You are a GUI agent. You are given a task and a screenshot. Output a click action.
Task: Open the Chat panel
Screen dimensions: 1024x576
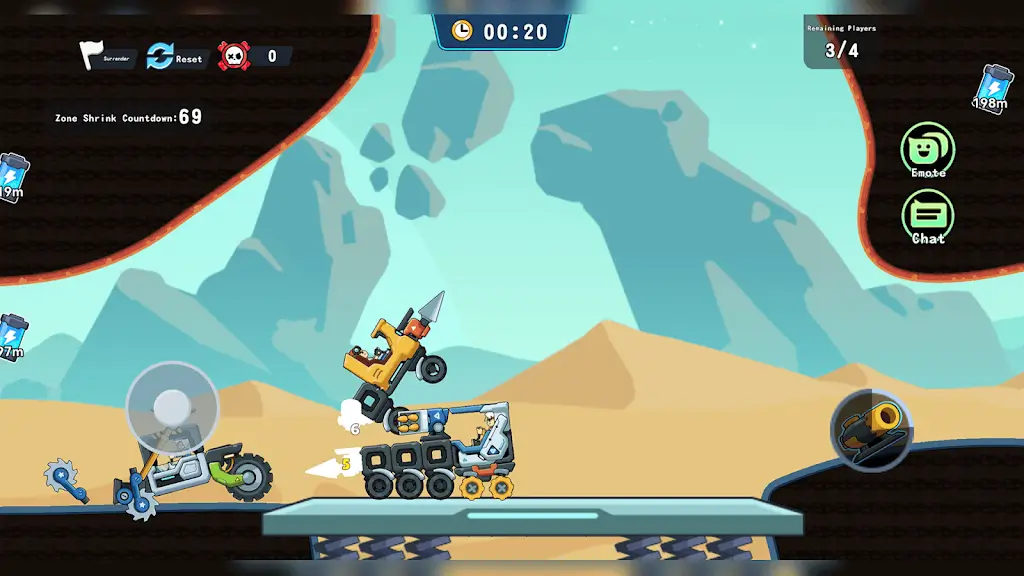pyautogui.click(x=927, y=216)
